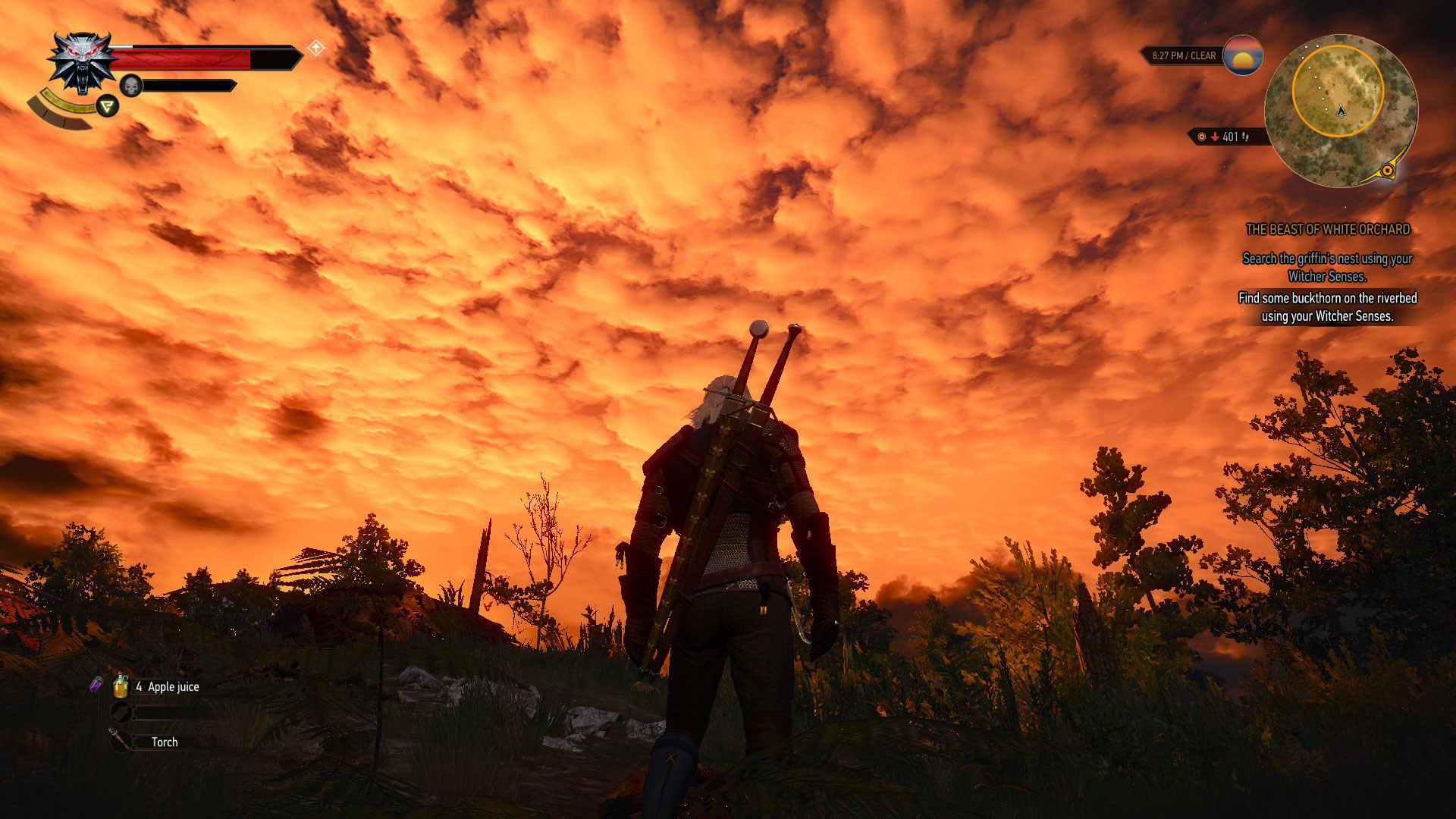The image size is (1456, 819).
Task: Expand the 8:27 PM / CLEAR time banner
Action: (x=1183, y=55)
